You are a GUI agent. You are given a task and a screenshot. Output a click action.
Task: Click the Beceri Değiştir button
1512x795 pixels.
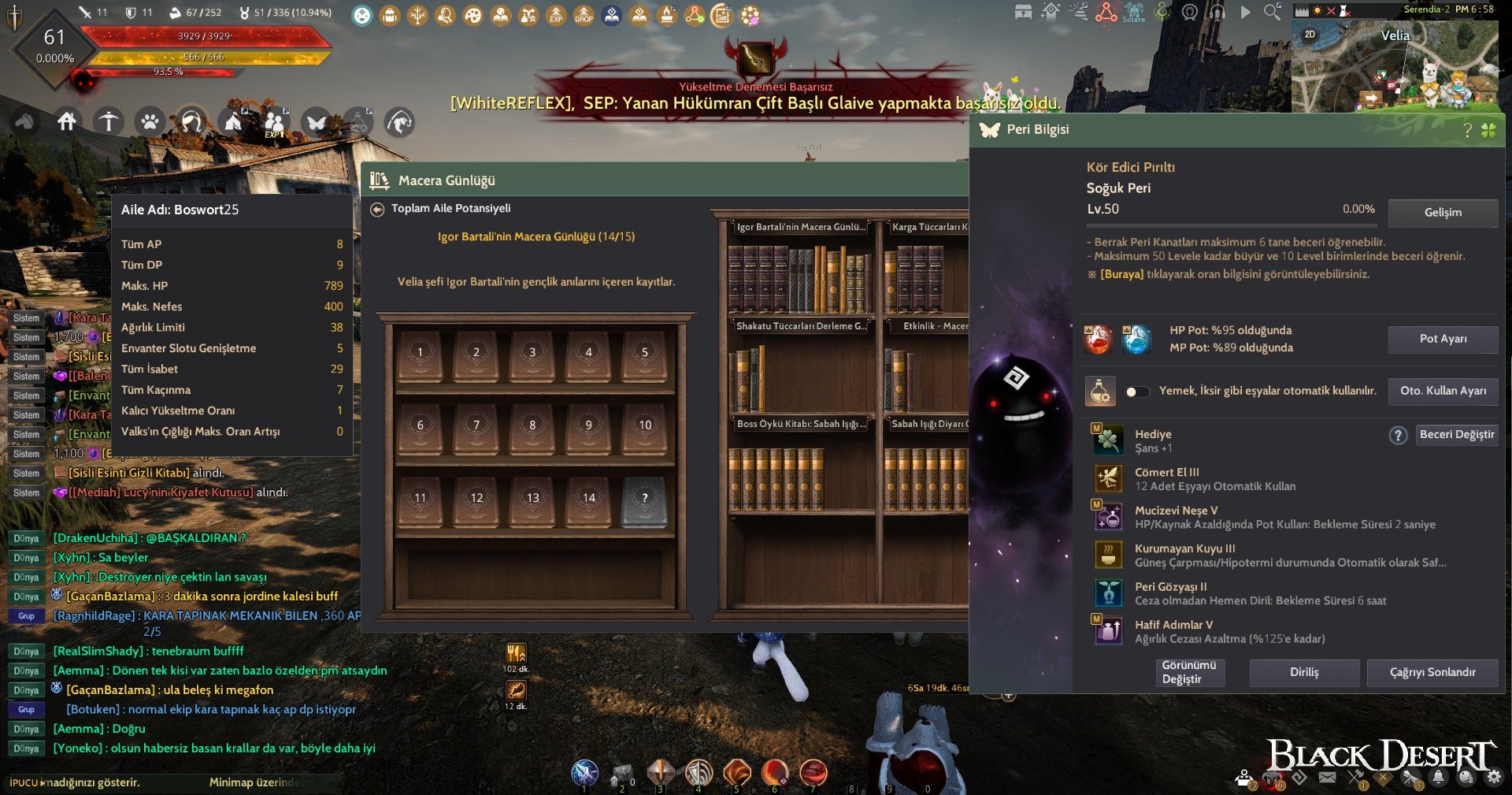click(x=1456, y=435)
